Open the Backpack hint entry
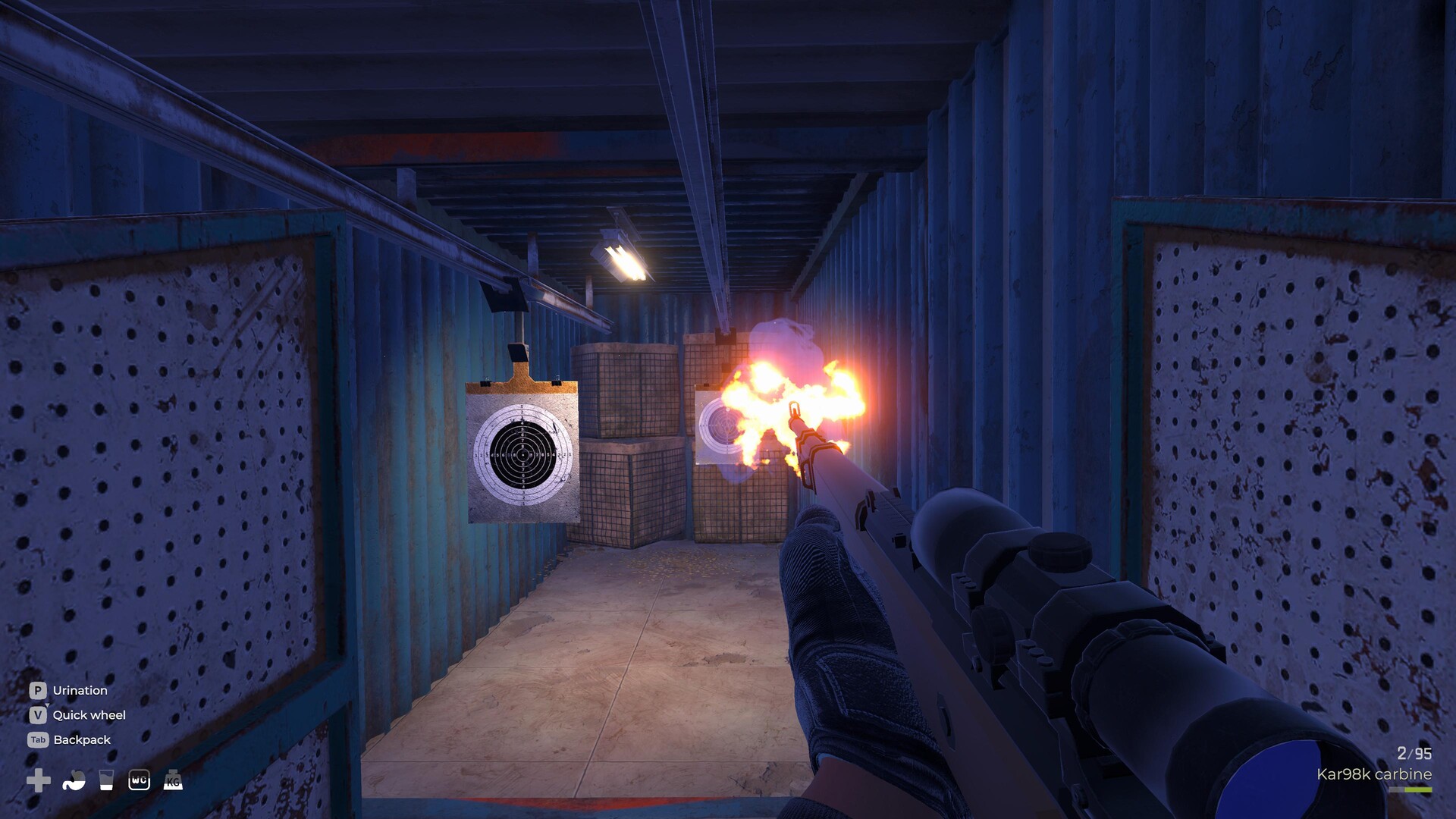Screen dimensions: 1456x819 (x=82, y=739)
